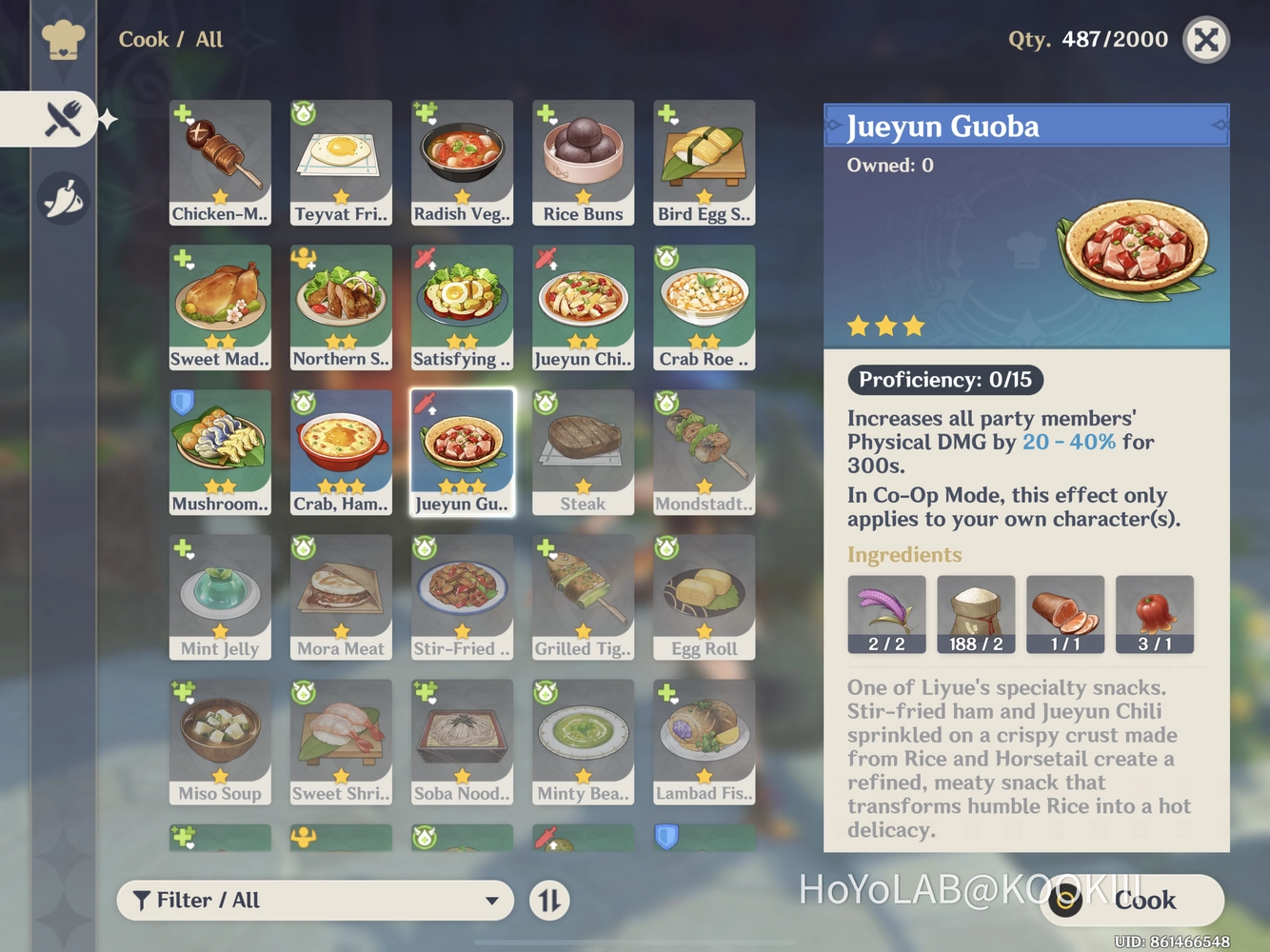The width and height of the screenshot is (1270, 952).
Task: Click the Tomato ingredient icon showing 3/1
Action: tap(1155, 613)
